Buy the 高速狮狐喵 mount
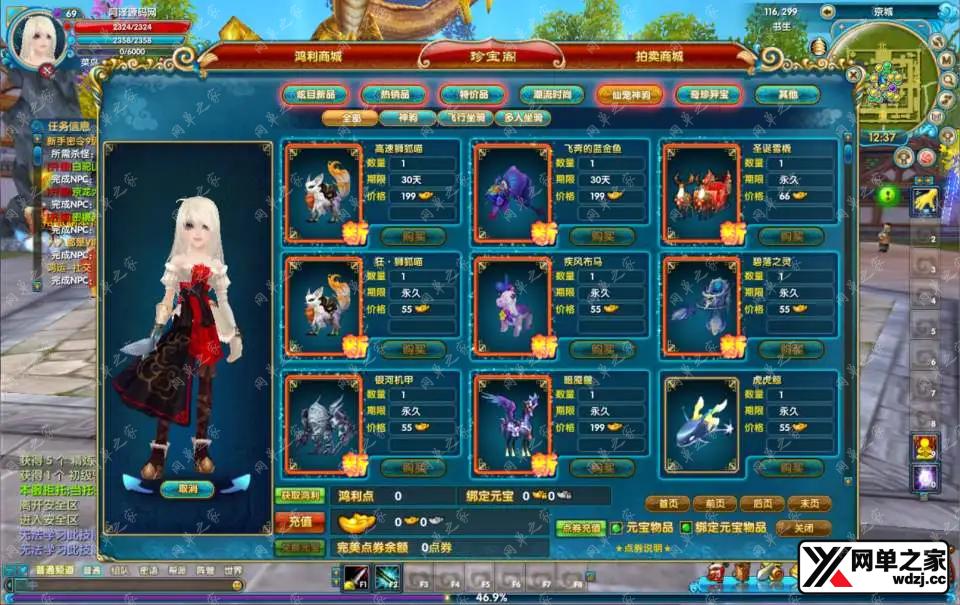The image size is (960, 605). [x=415, y=235]
